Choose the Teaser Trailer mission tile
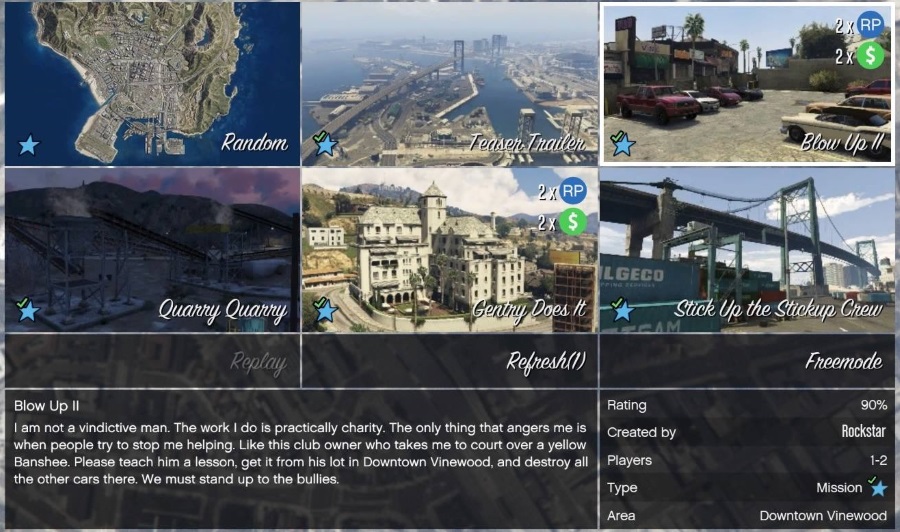Viewport: 900px width, 532px height. tap(450, 84)
